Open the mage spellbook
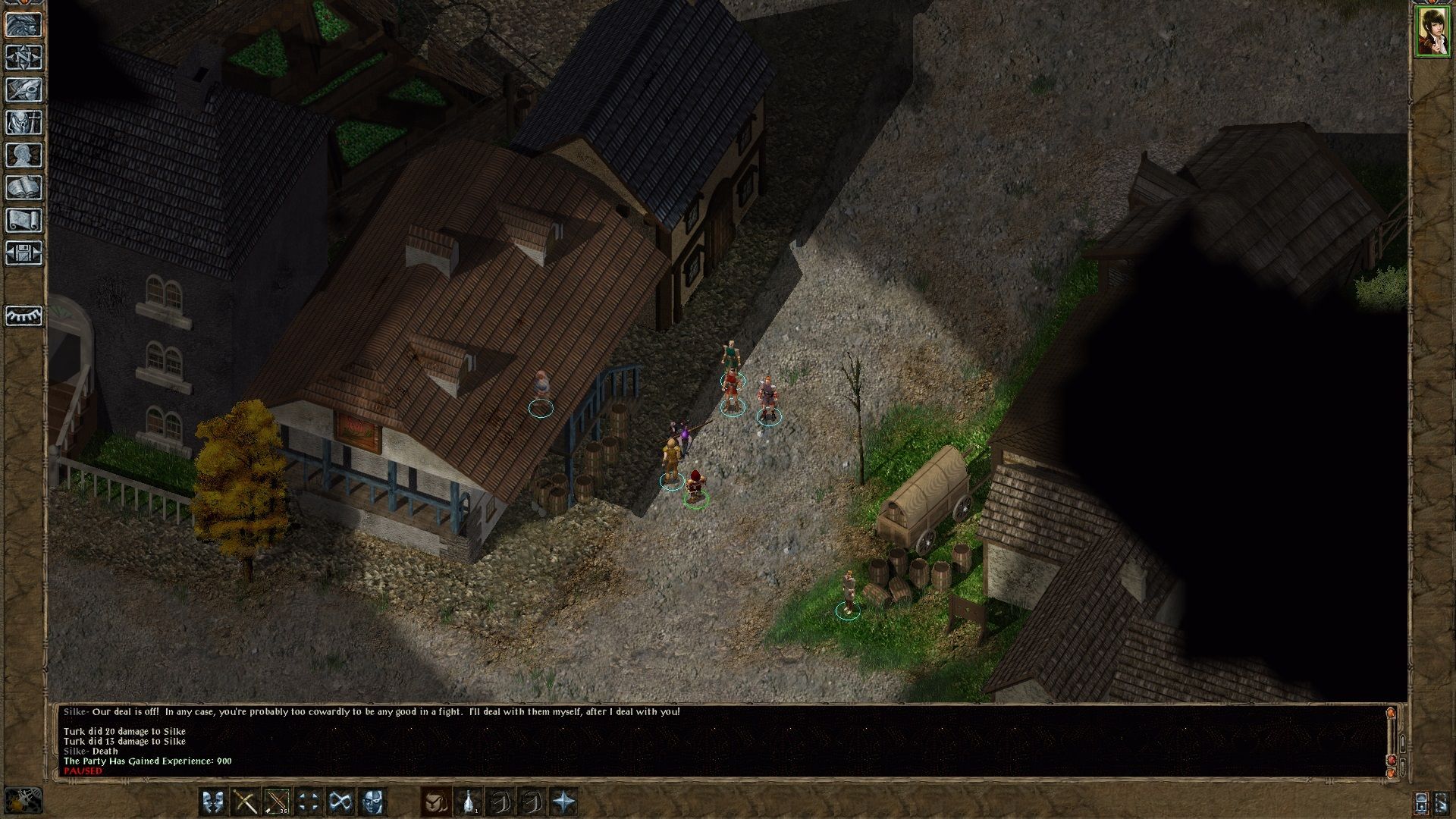Screen dimensions: 1456x819 [x=24, y=187]
